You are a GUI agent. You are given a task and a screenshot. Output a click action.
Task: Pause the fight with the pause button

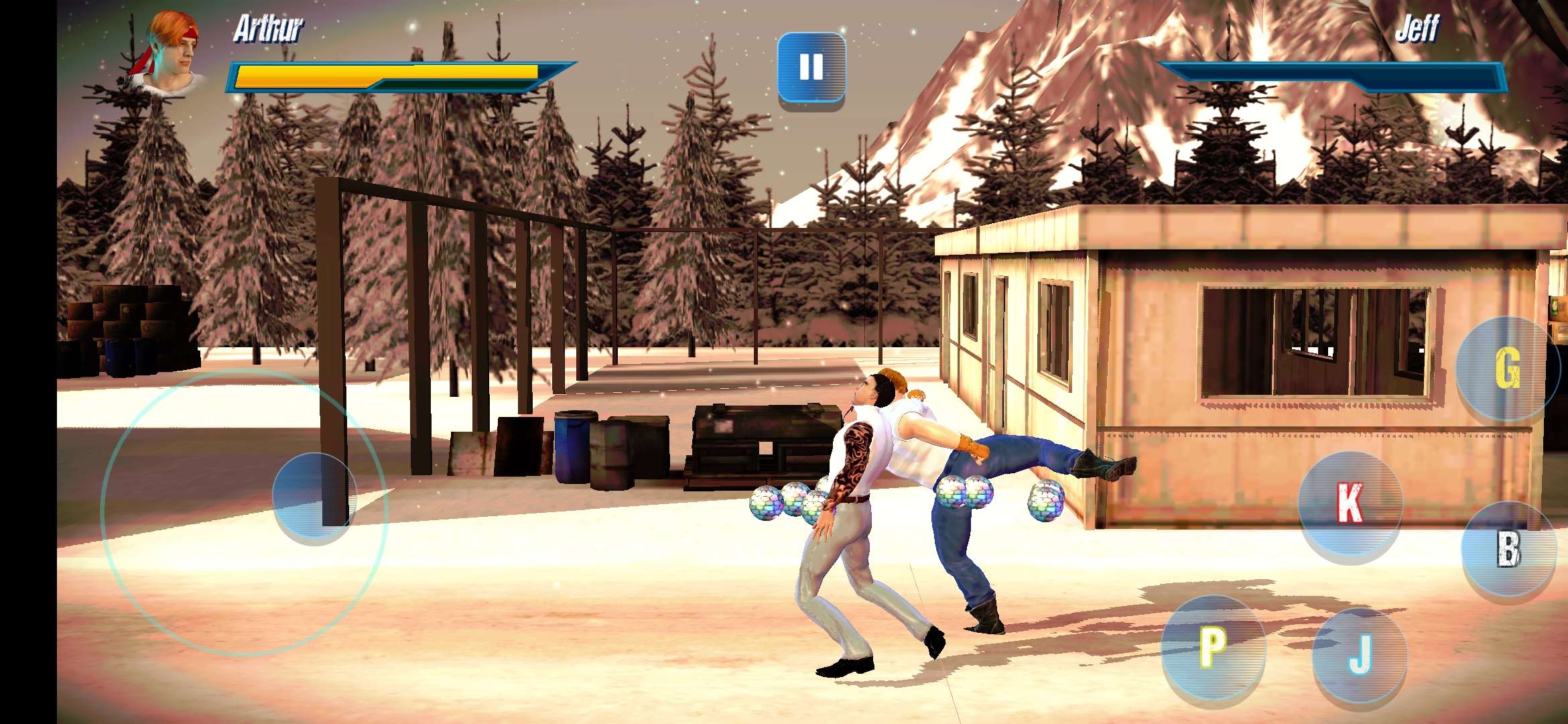pos(811,68)
